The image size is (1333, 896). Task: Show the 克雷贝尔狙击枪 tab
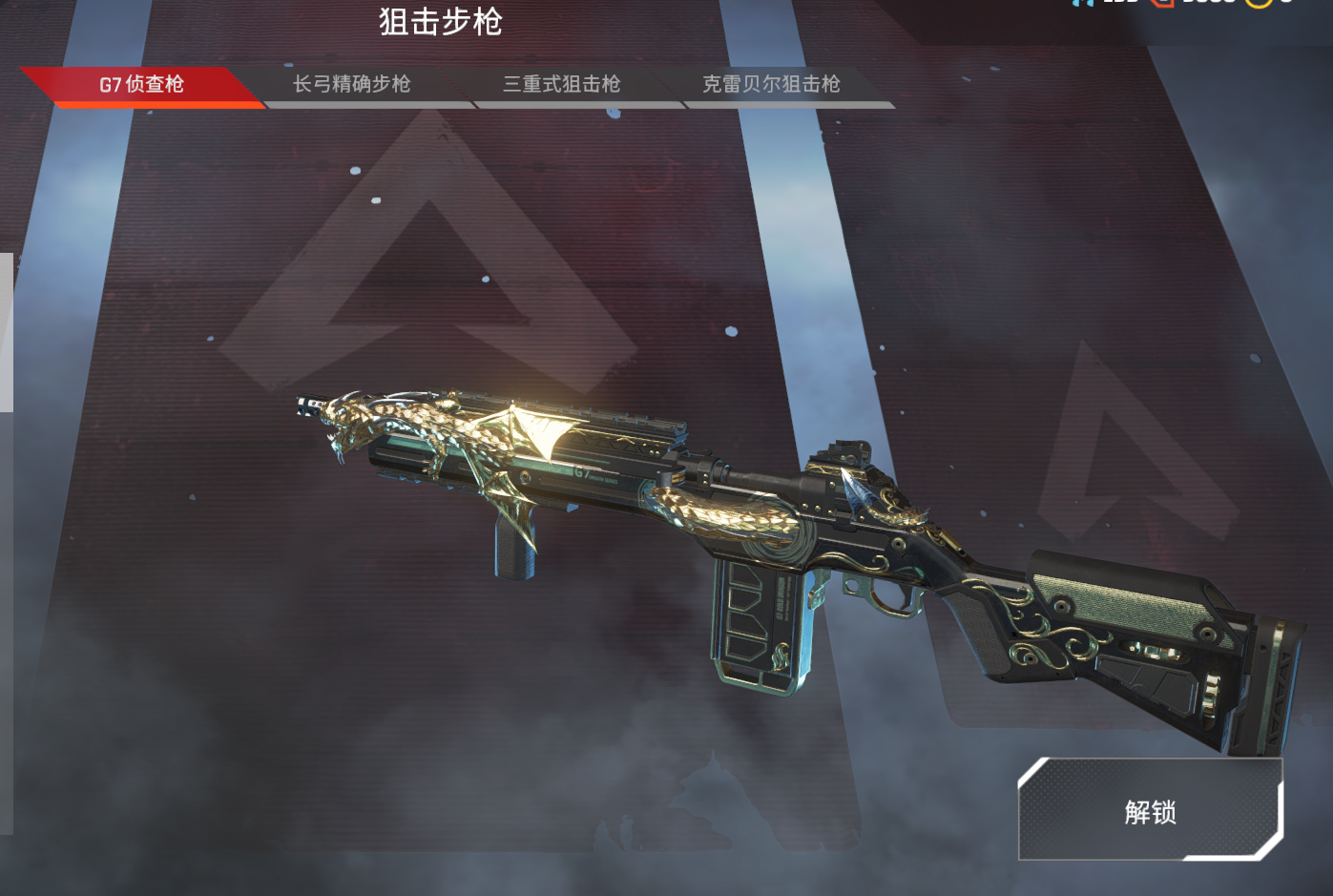[x=771, y=85]
